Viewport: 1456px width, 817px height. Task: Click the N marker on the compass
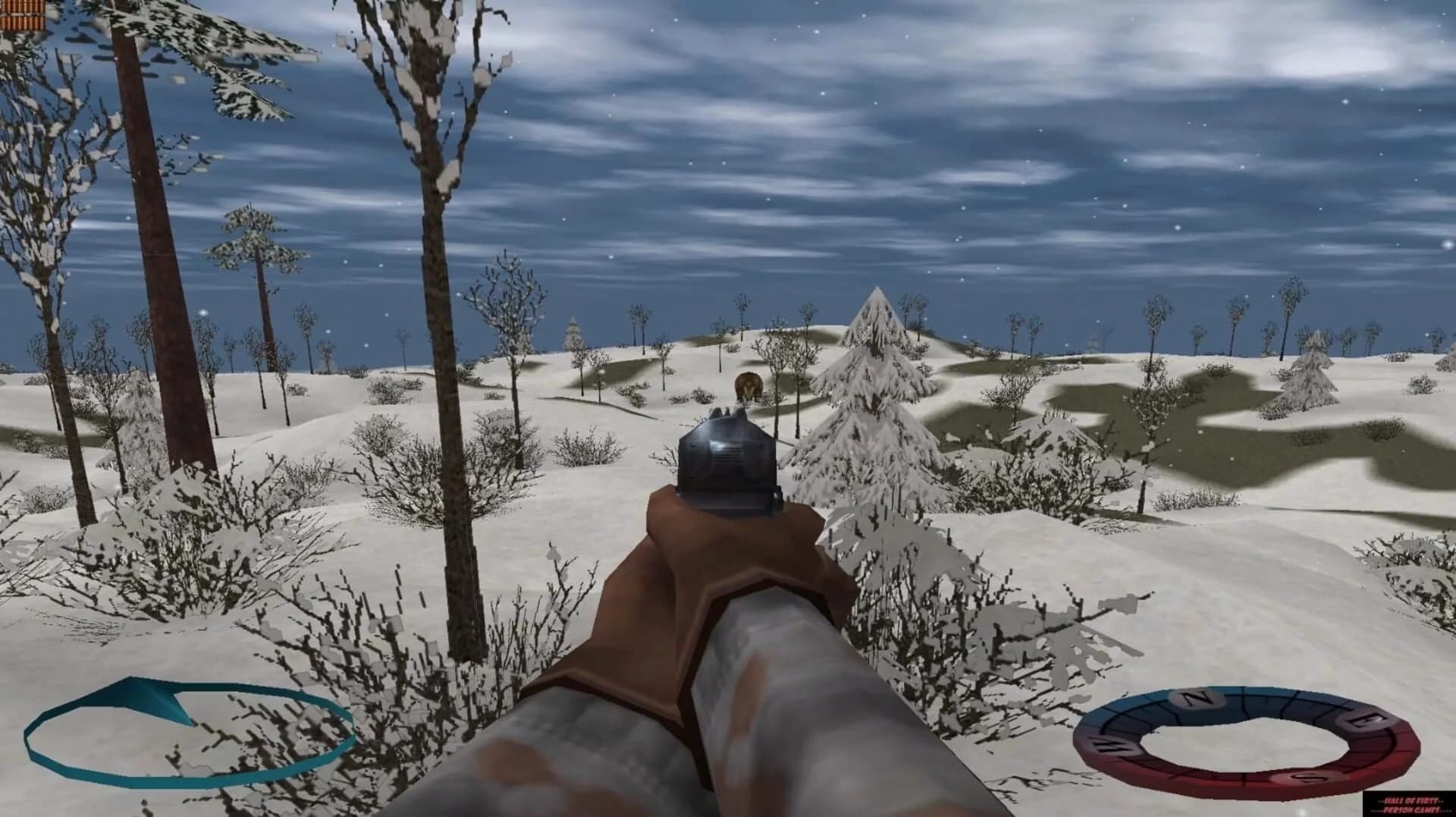click(1196, 698)
